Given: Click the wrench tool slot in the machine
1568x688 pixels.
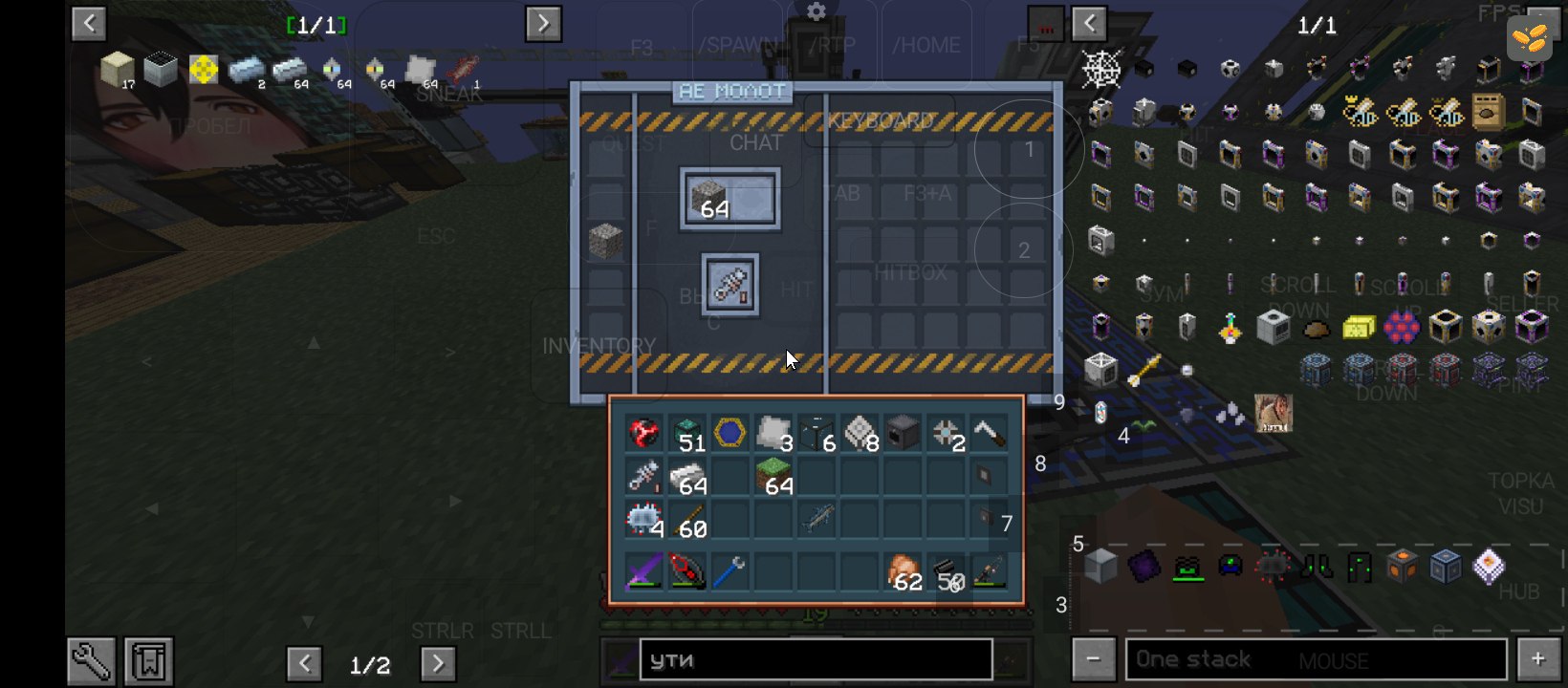Looking at the screenshot, I should [x=730, y=285].
